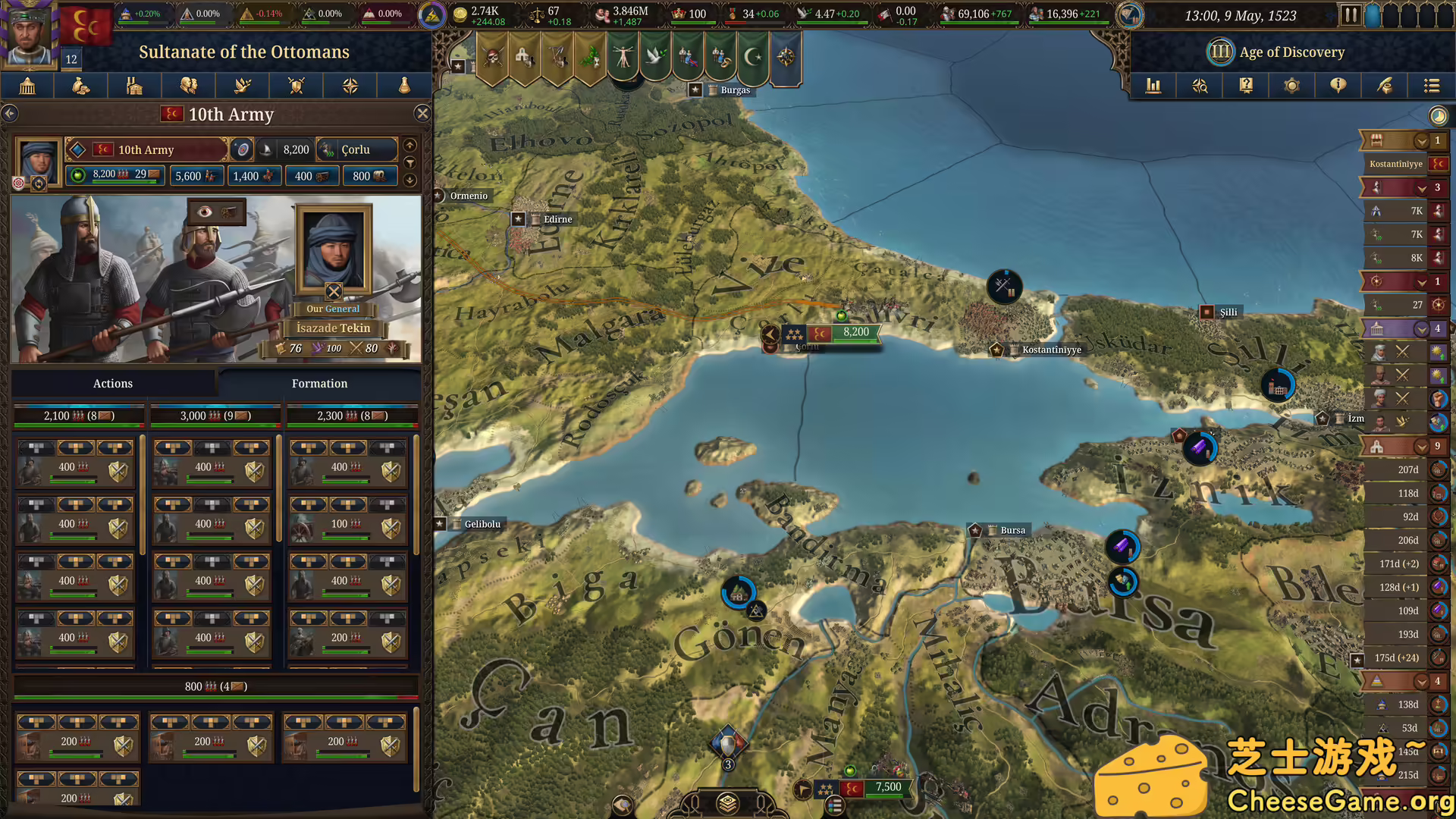The width and height of the screenshot is (1456, 819).
Task: Open the game settings gear icon
Action: tap(1291, 86)
